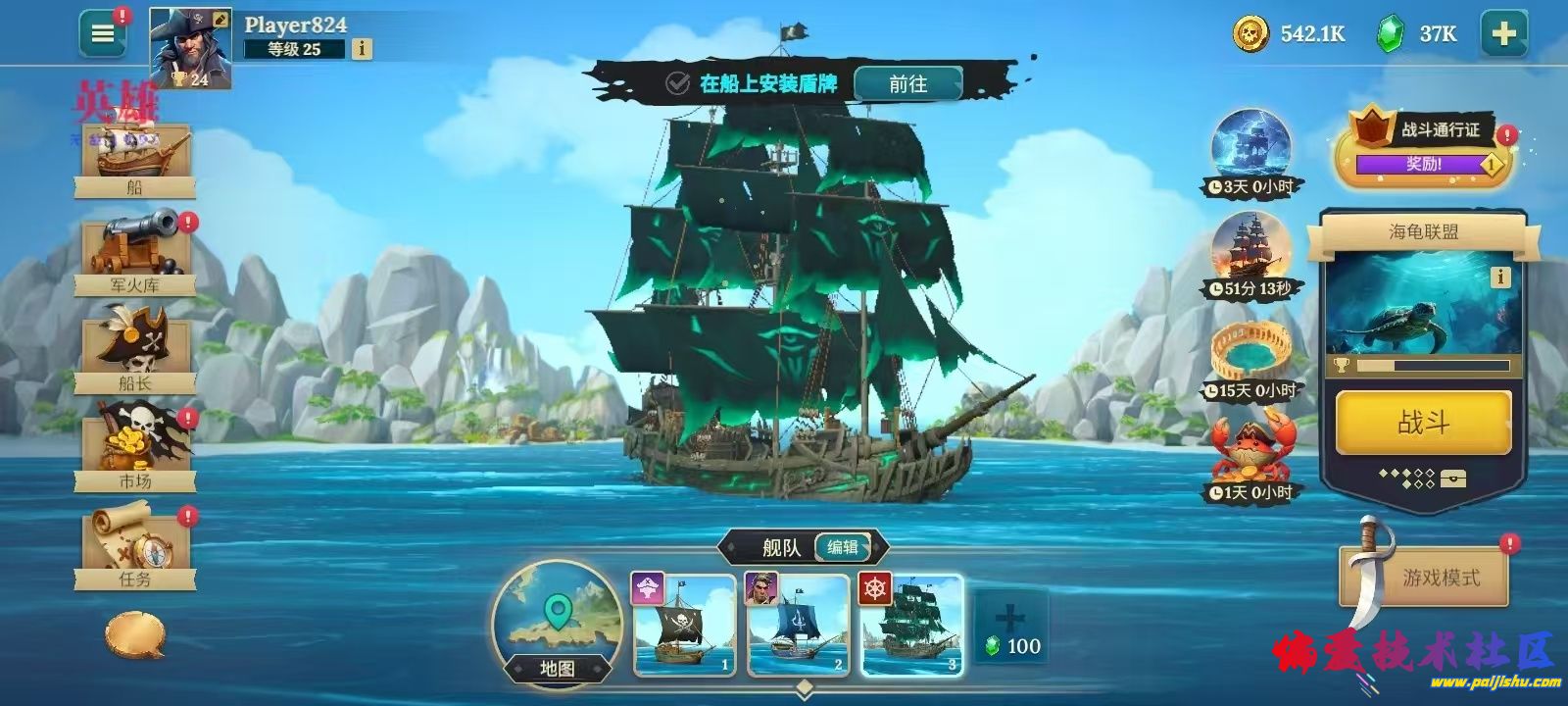
Task: Open the hamburger main menu
Action: click(x=103, y=34)
